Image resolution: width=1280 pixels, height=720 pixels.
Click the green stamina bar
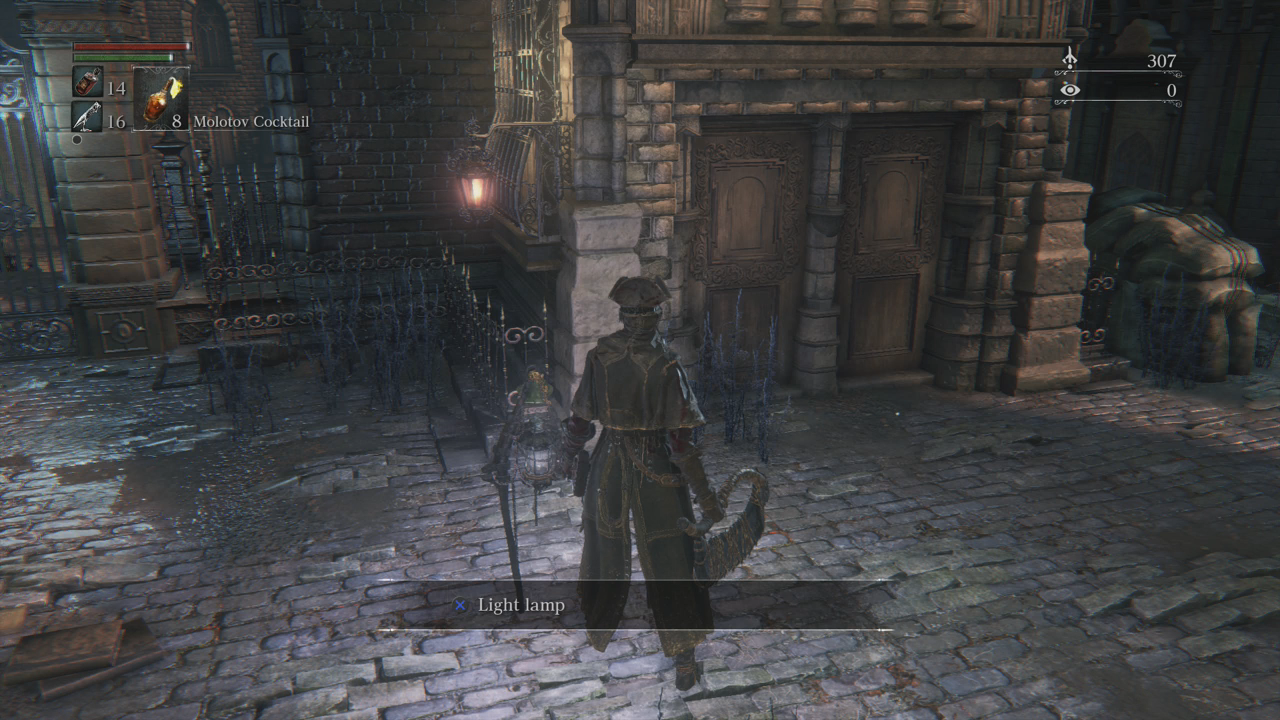coord(120,58)
